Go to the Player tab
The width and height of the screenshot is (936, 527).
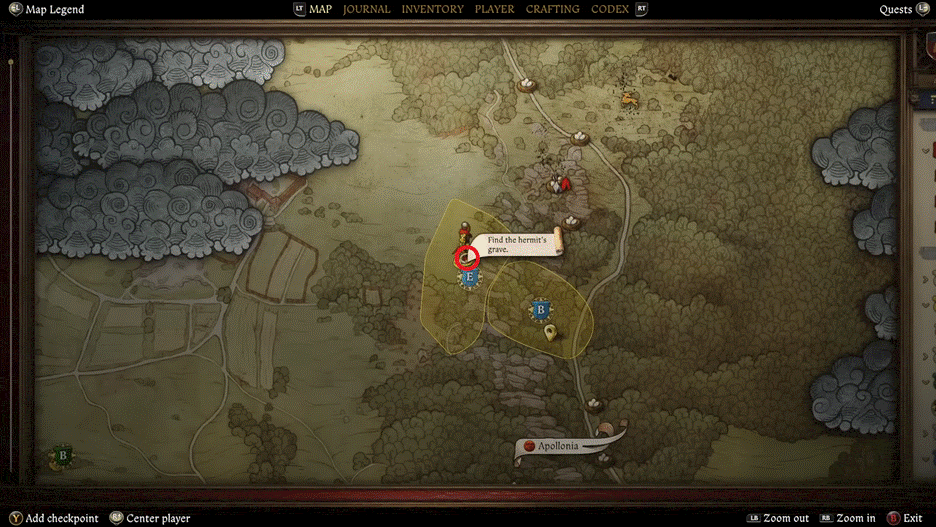click(494, 9)
